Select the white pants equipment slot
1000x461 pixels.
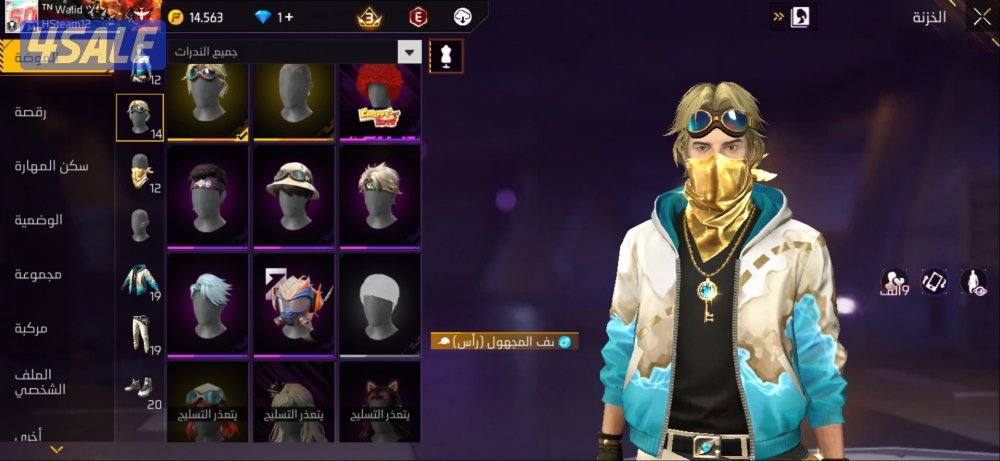[140, 335]
